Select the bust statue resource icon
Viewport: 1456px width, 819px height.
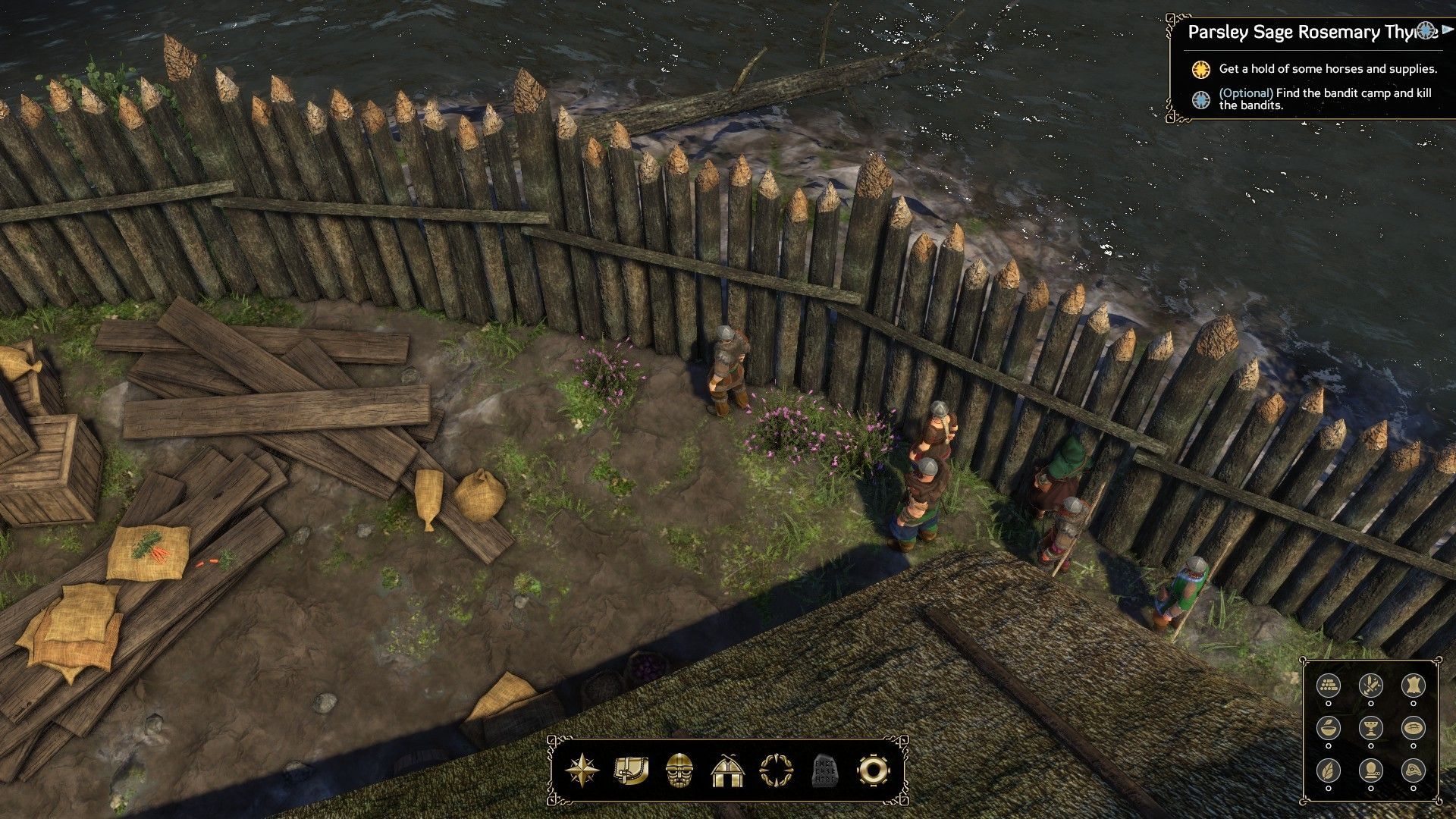click(1370, 769)
